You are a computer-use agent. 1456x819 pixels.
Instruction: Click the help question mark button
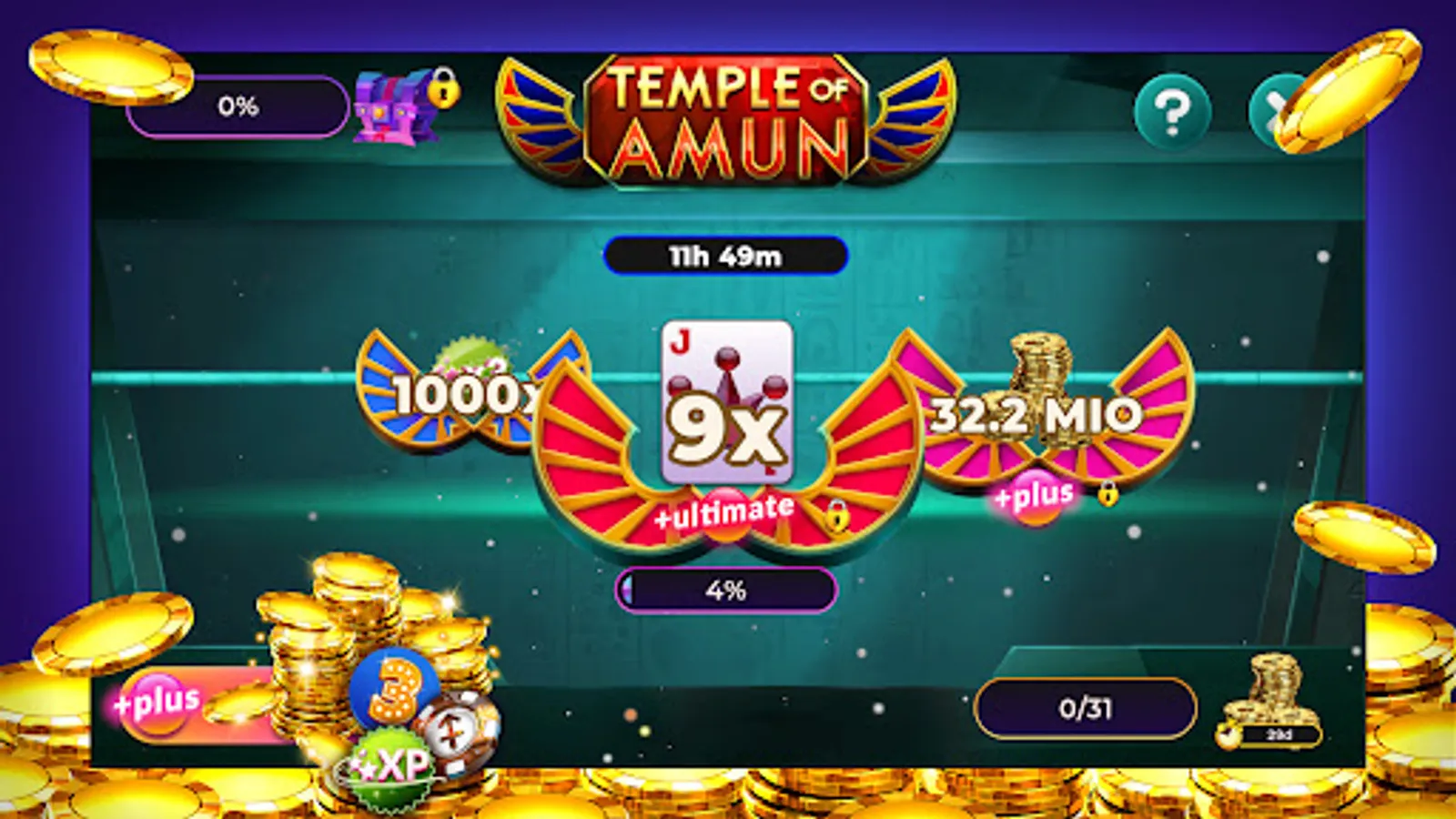pyautogui.click(x=1170, y=112)
